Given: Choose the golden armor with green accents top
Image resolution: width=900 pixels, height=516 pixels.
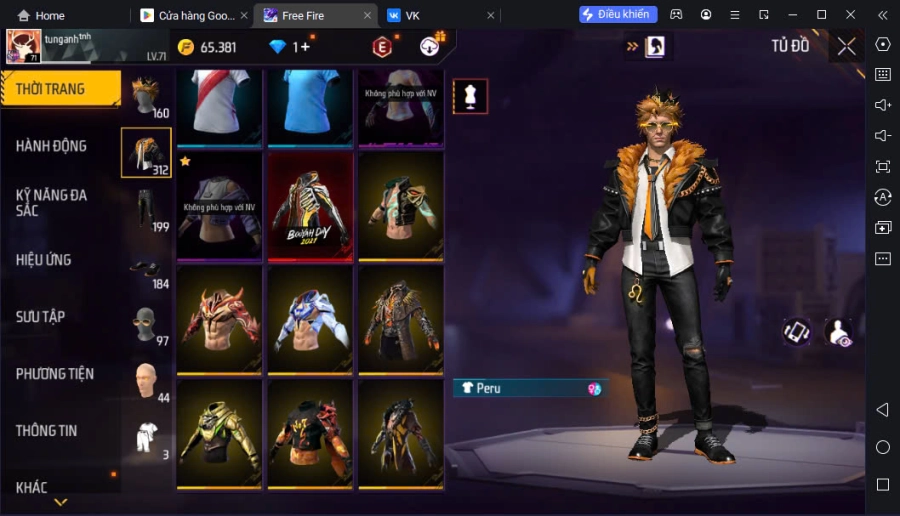Looking at the screenshot, I should [220, 434].
